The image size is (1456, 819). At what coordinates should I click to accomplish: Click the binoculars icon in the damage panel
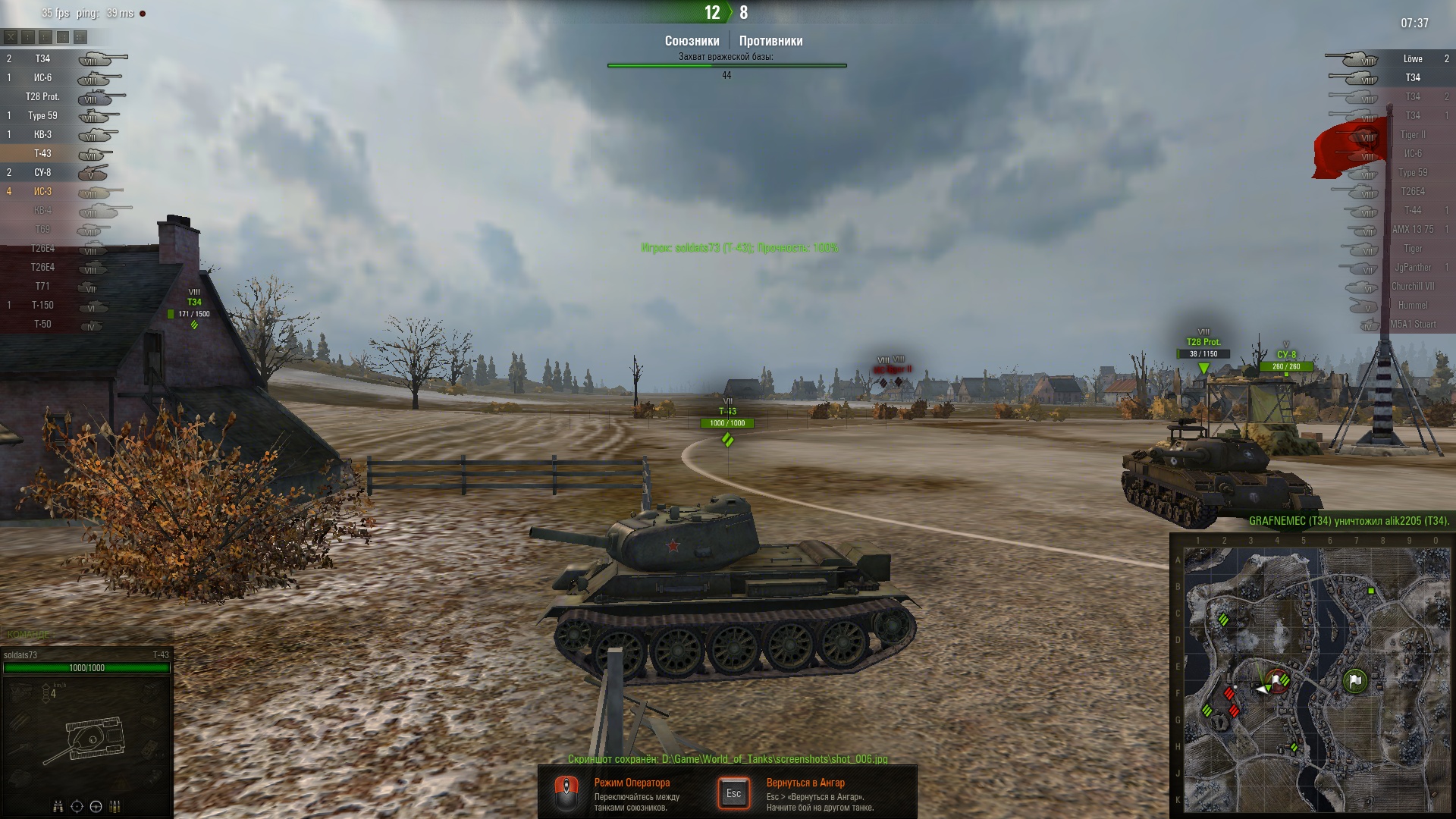point(58,806)
